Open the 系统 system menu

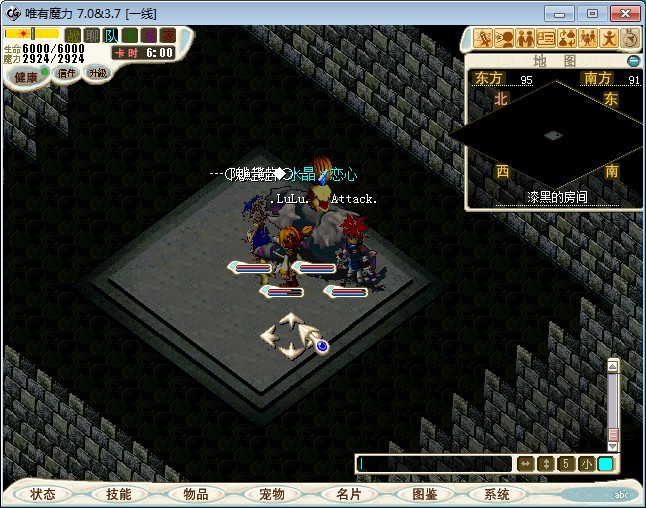pos(497,494)
